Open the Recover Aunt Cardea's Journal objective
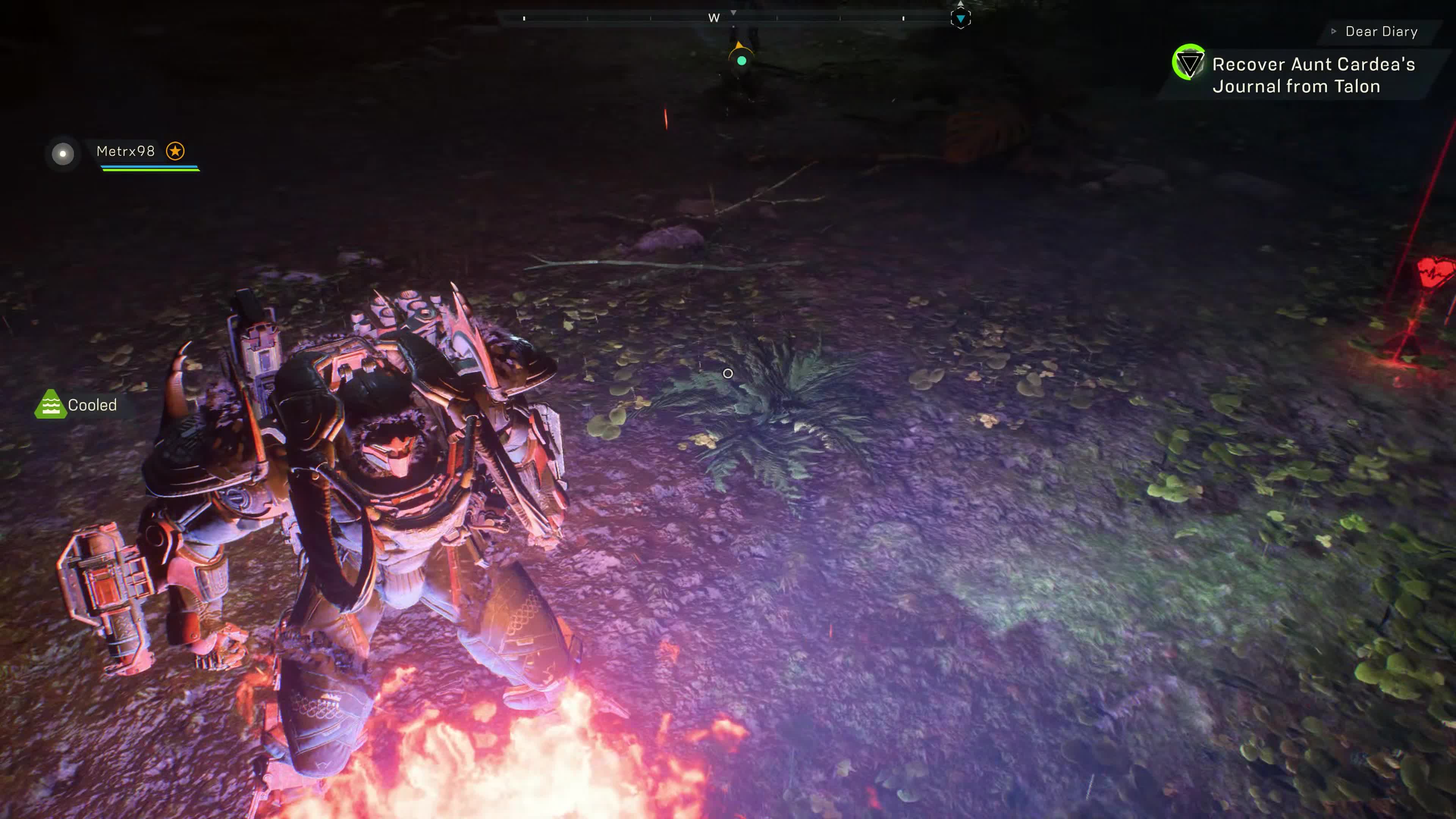Viewport: 1456px width, 819px height. point(1313,75)
